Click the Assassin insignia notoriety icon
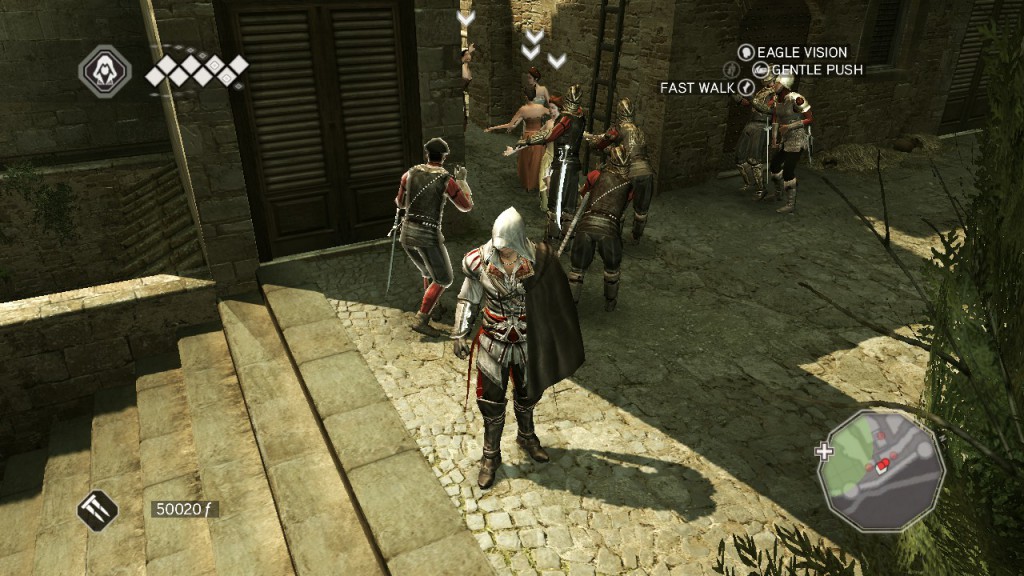 [104, 72]
